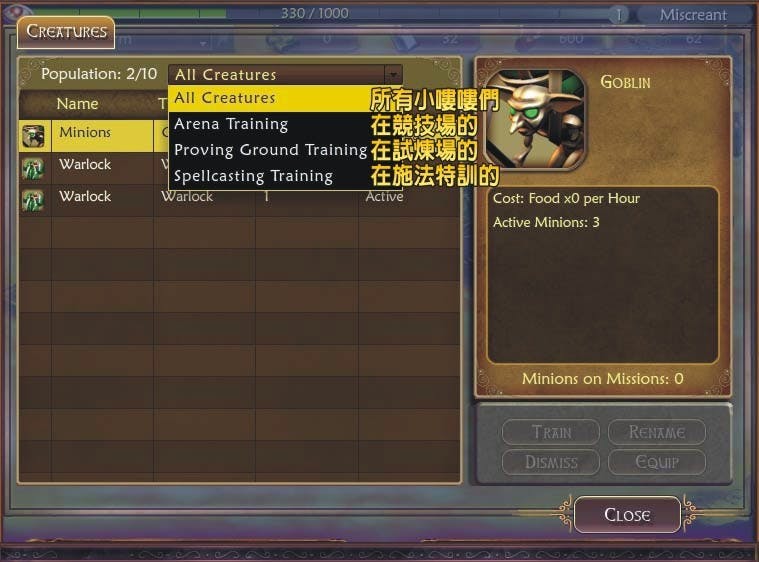Toggle the creature filter dropdown arrow
Image resolution: width=759 pixels, height=562 pixels.
(x=393, y=74)
